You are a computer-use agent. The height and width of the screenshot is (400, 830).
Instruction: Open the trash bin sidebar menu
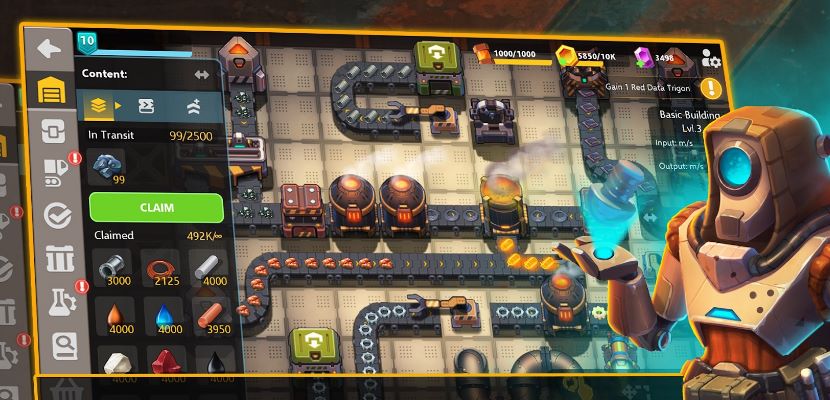pyautogui.click(x=59, y=258)
